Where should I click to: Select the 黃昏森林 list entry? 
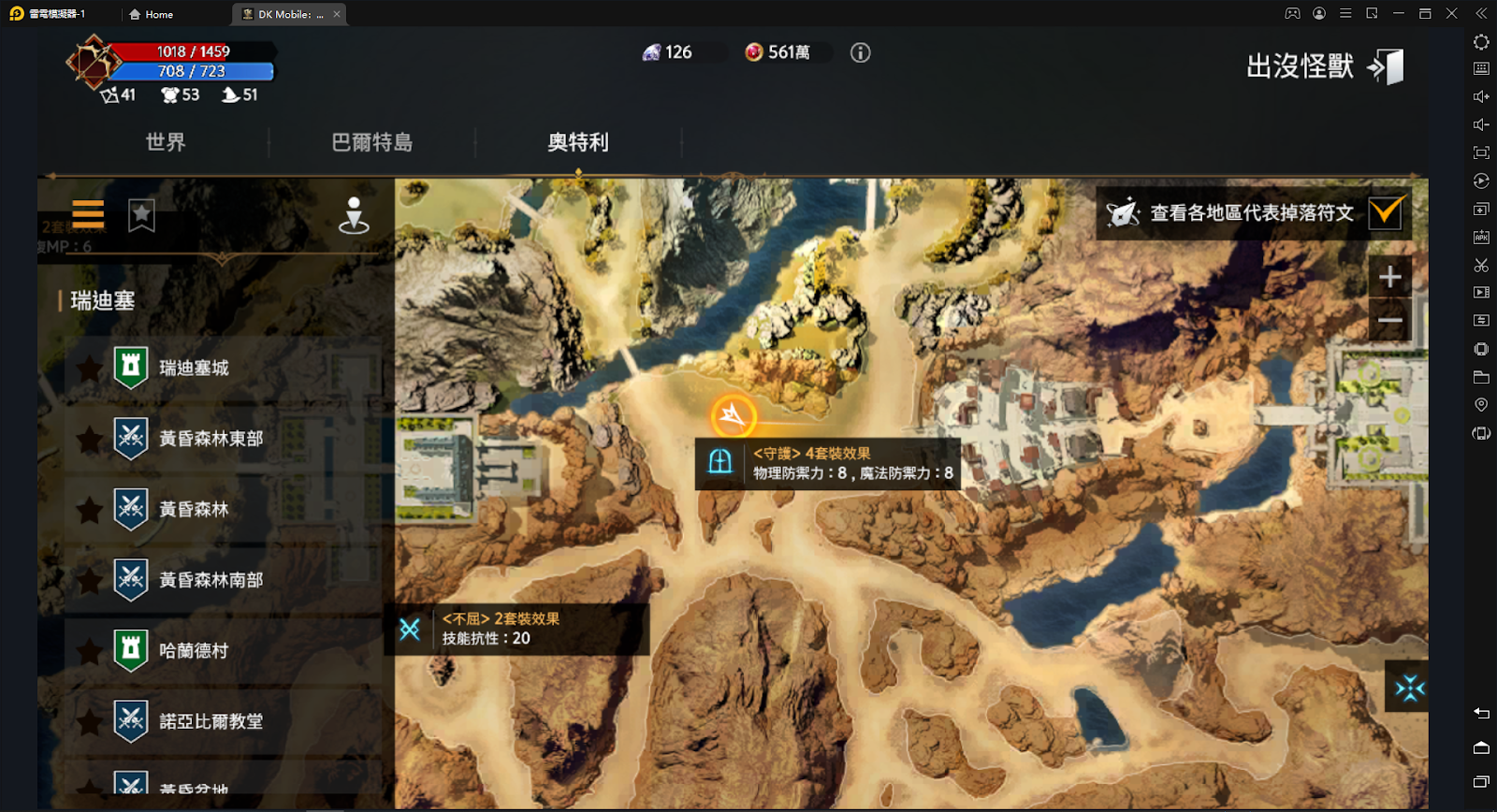(x=194, y=509)
